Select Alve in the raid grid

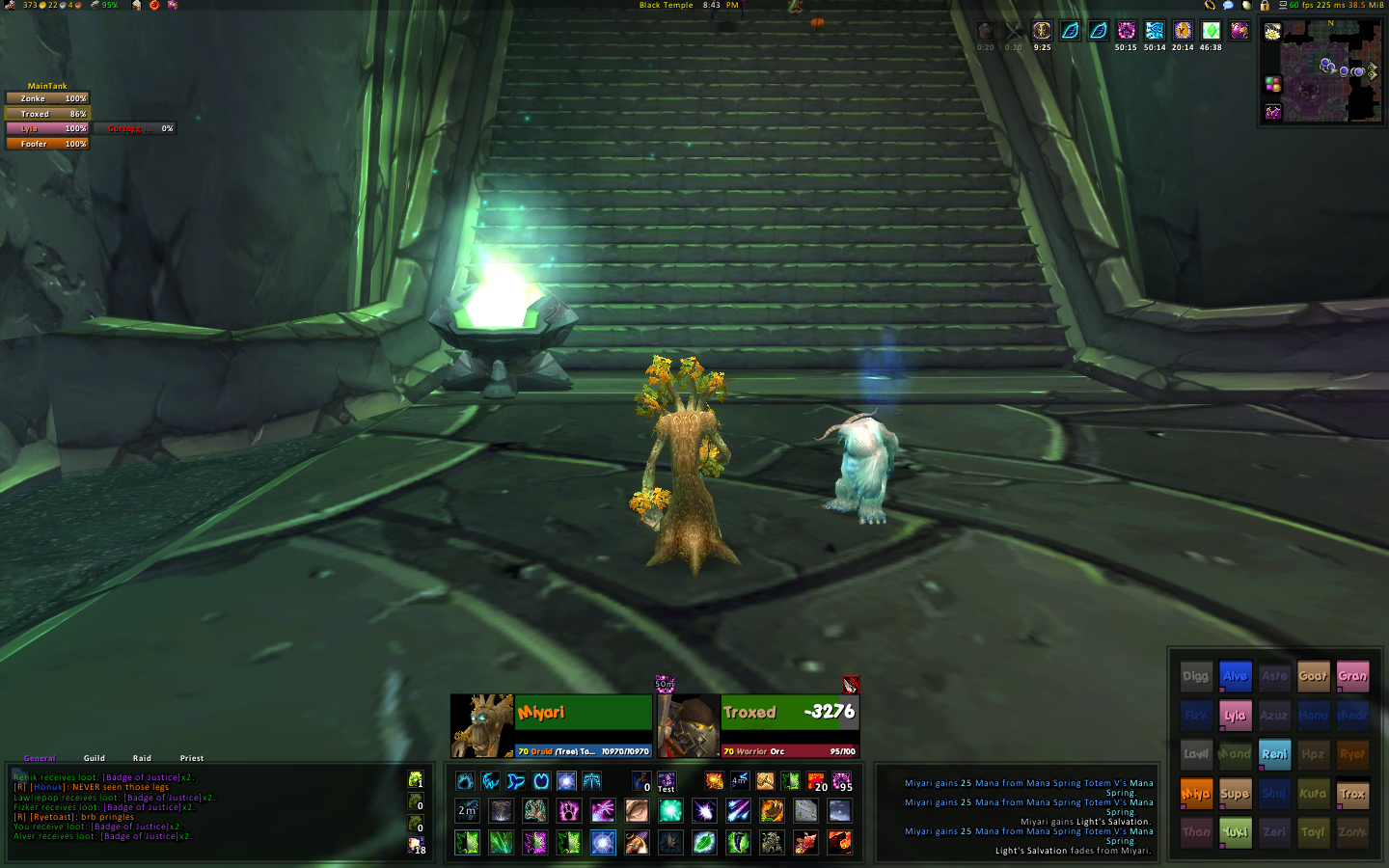(1235, 676)
